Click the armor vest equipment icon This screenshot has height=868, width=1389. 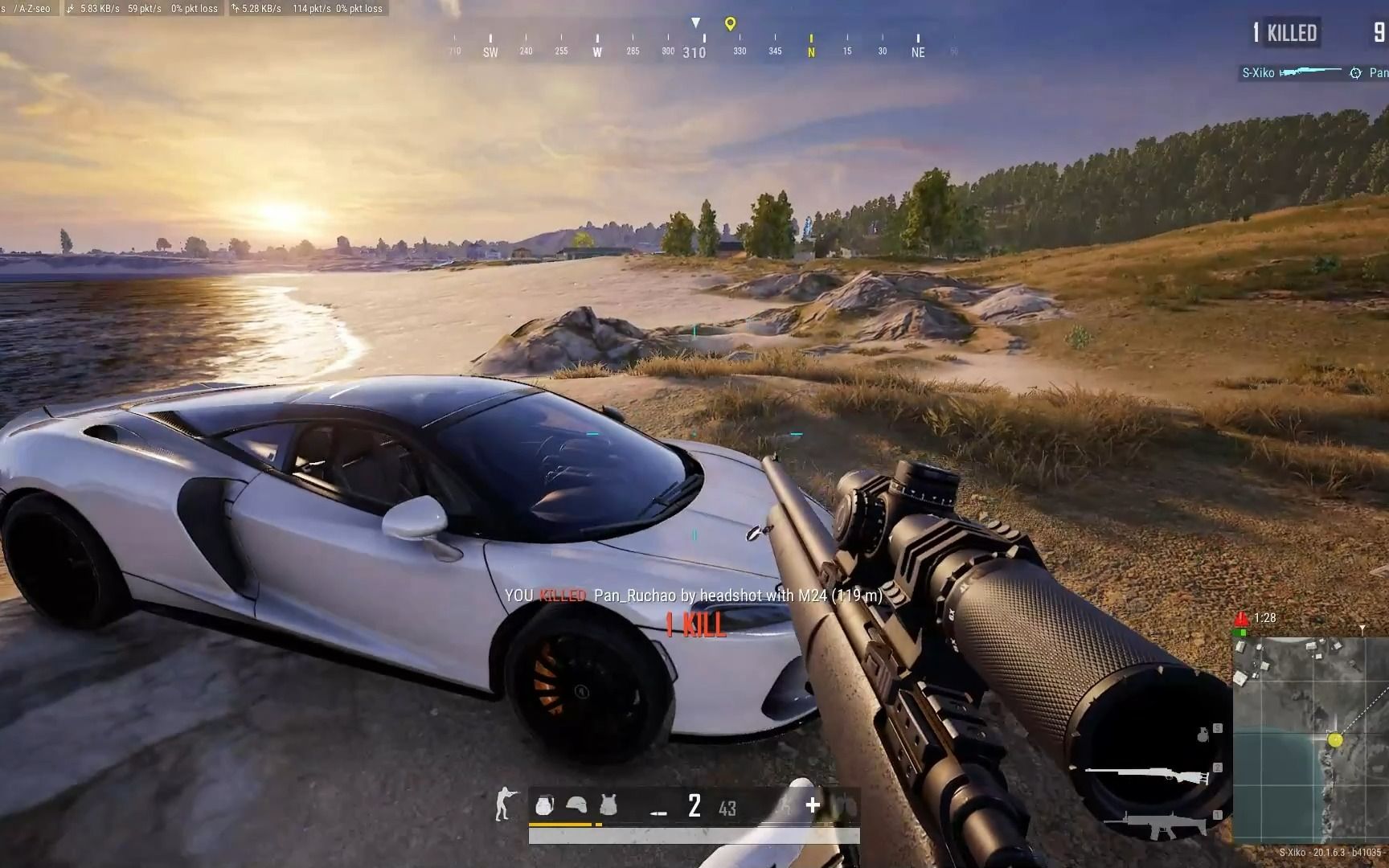pos(608,805)
